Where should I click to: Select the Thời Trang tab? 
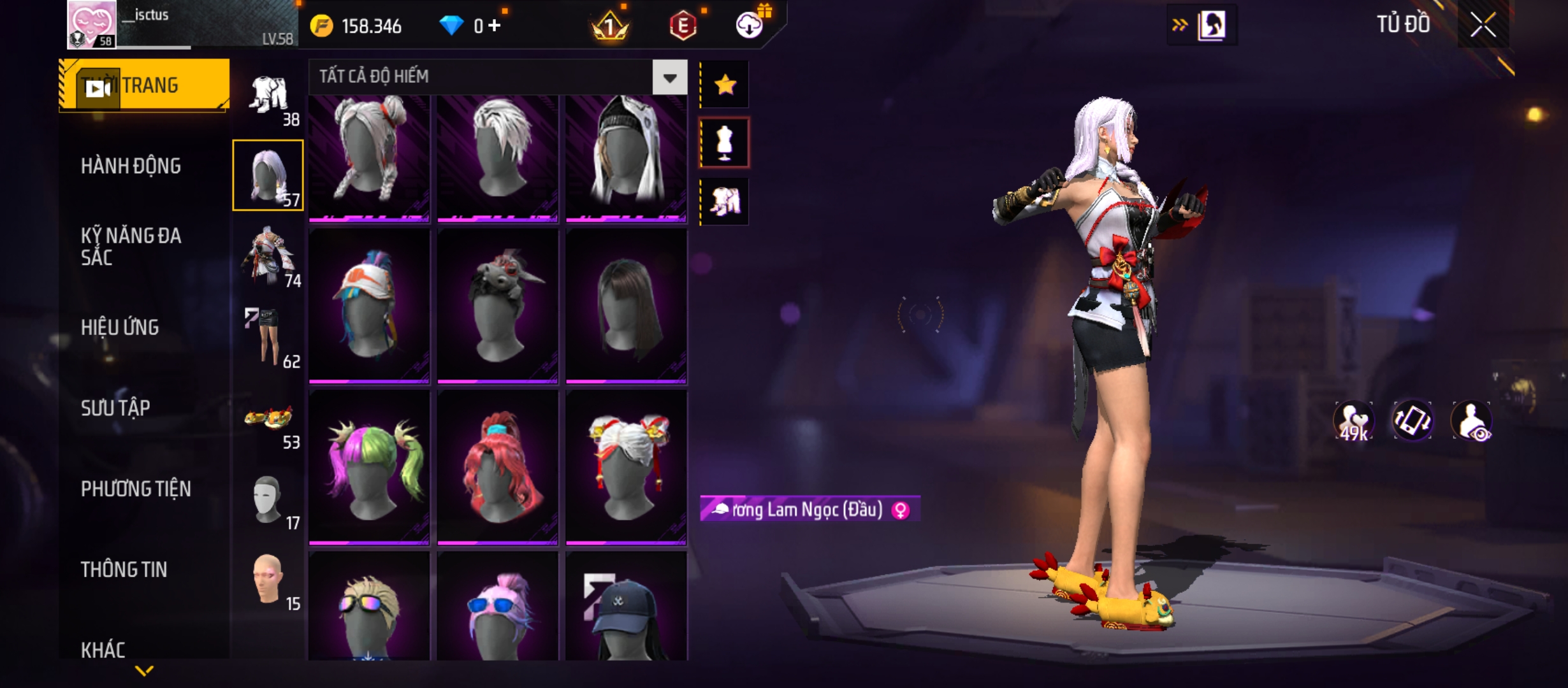144,85
